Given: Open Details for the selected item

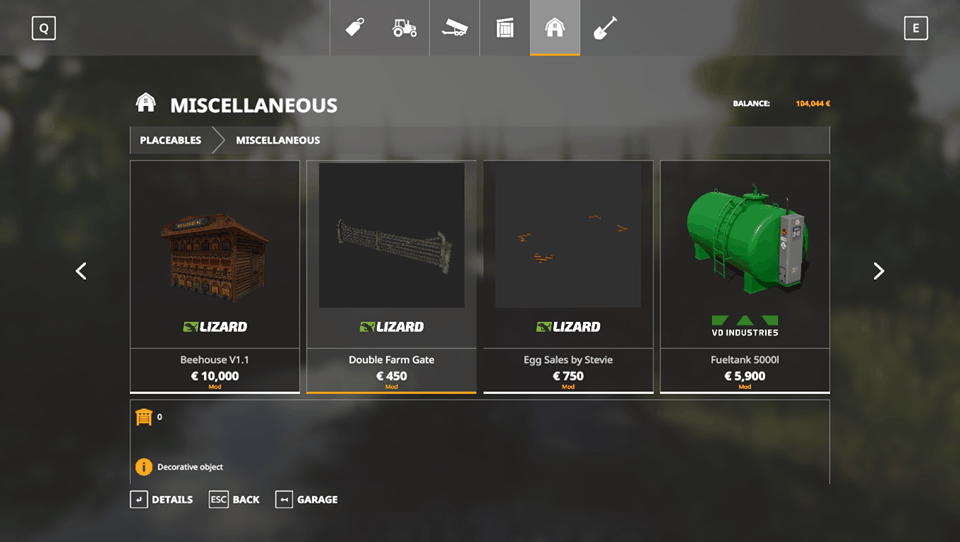Looking at the screenshot, I should 162,499.
